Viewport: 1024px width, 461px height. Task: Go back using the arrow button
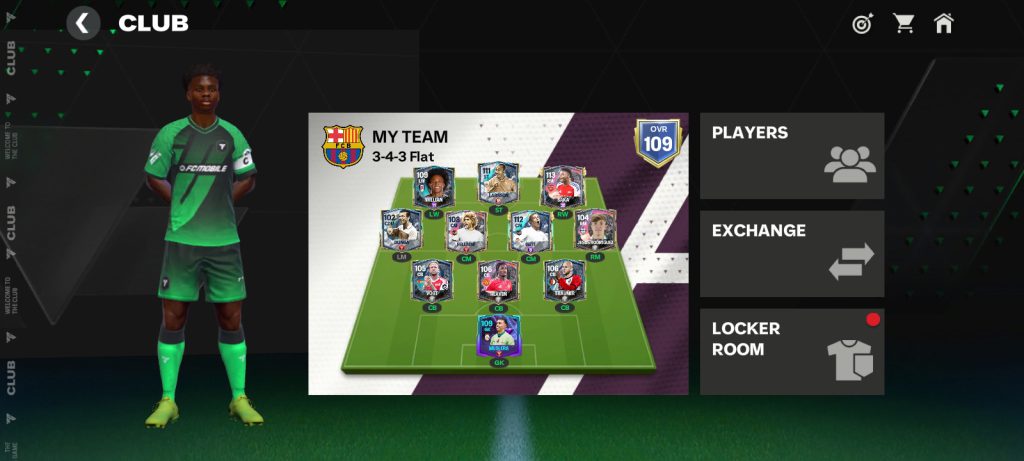(x=83, y=23)
